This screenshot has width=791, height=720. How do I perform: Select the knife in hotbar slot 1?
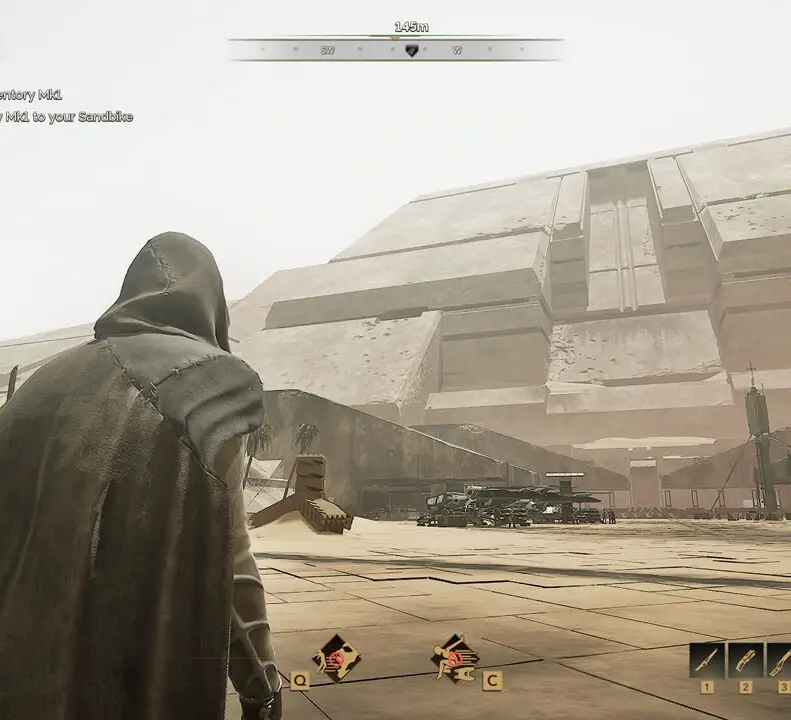click(x=707, y=661)
